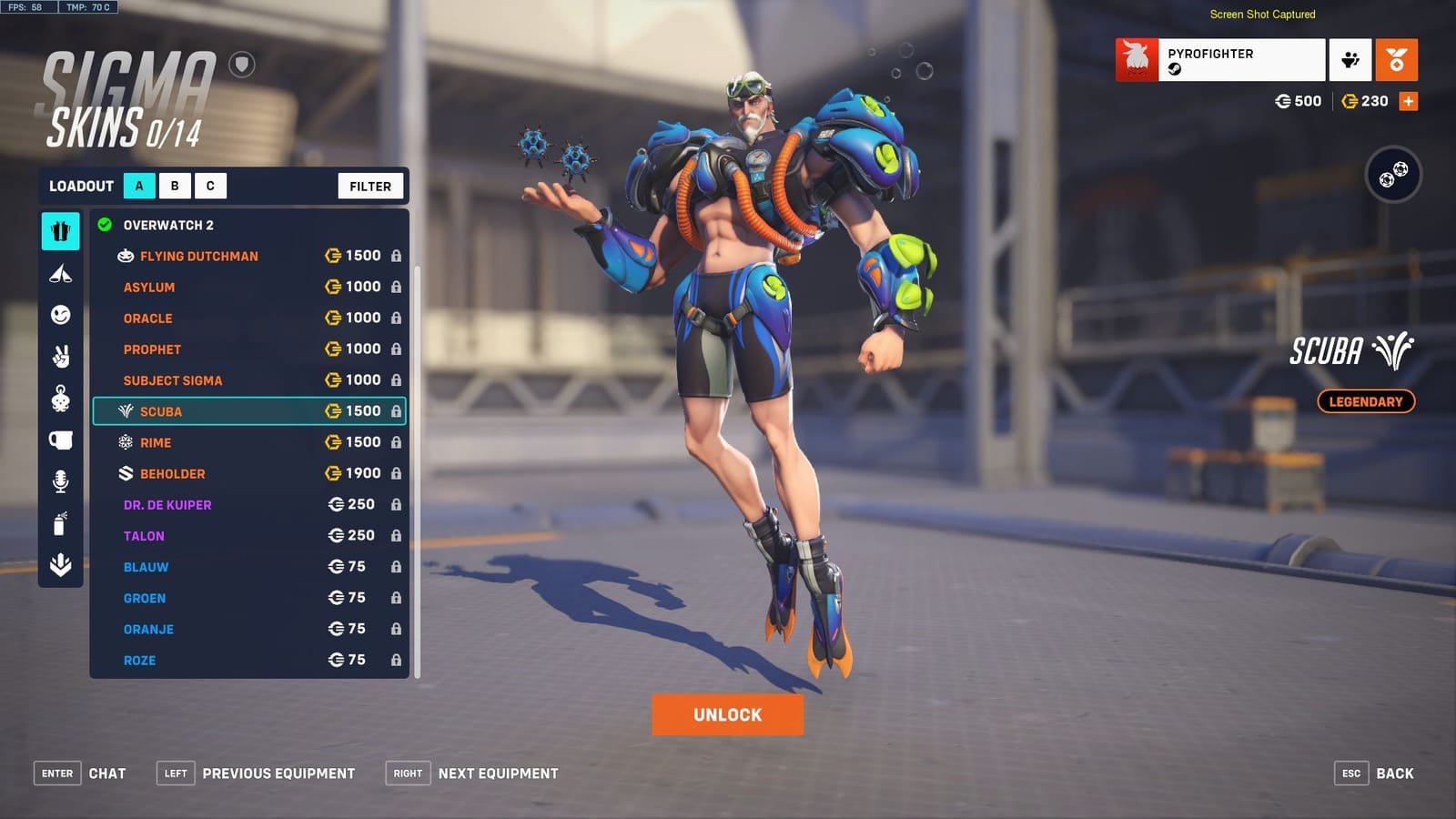The image size is (1456, 819).
Task: Select the Skins category icon
Action: pyautogui.click(x=60, y=230)
